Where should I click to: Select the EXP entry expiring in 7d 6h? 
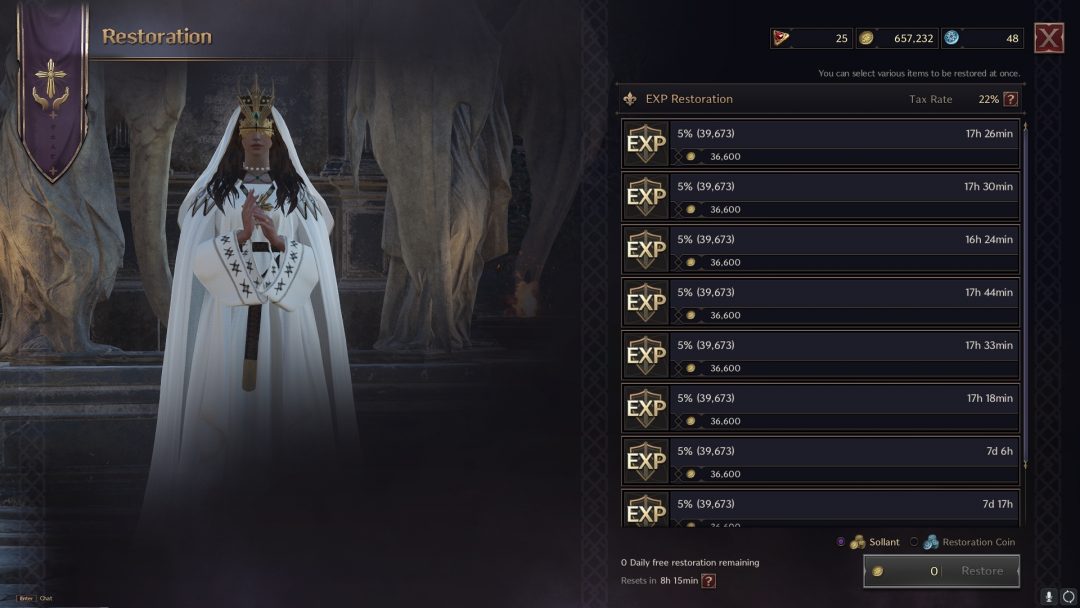820,462
